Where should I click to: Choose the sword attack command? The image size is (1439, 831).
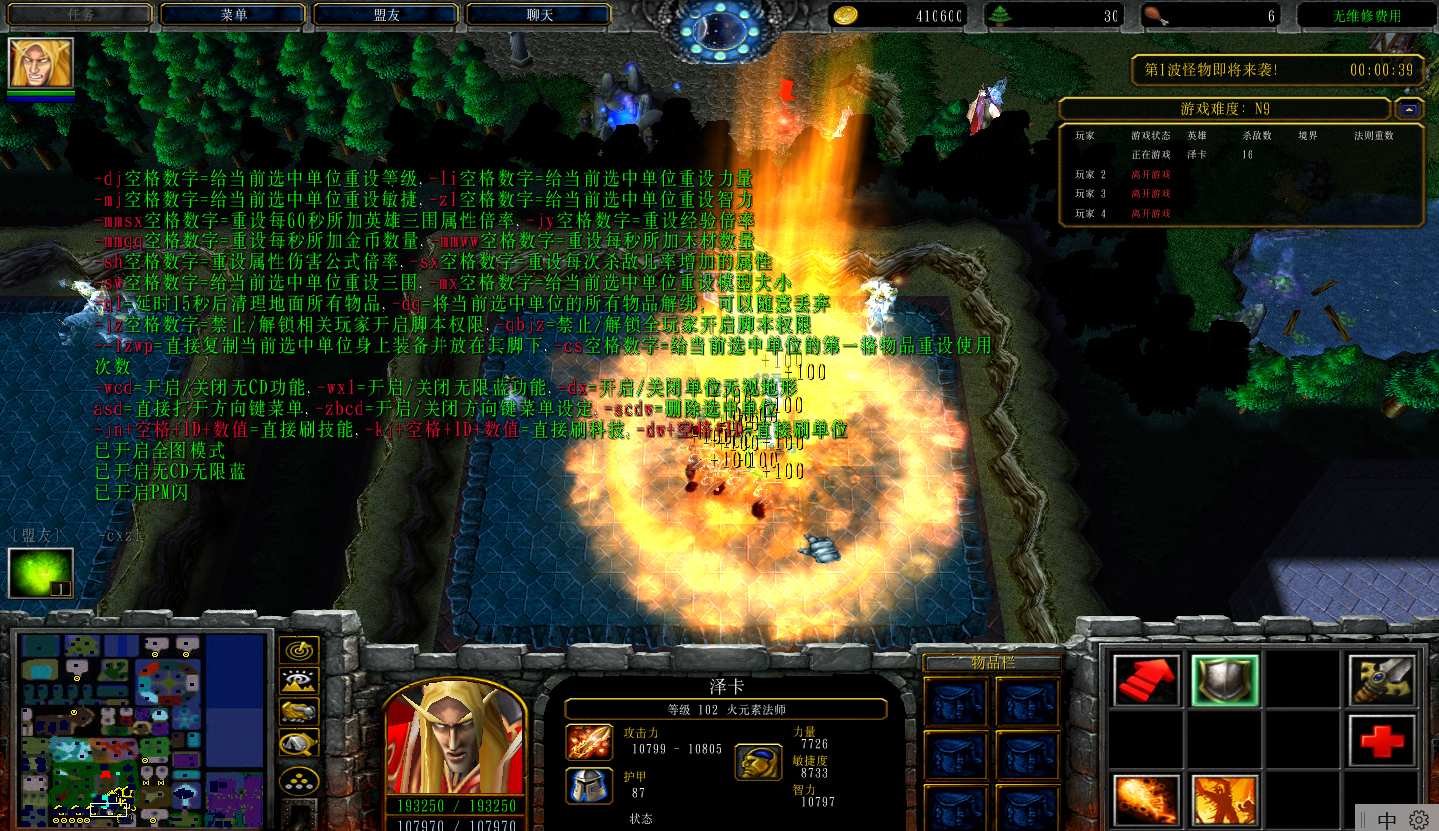[1382, 680]
